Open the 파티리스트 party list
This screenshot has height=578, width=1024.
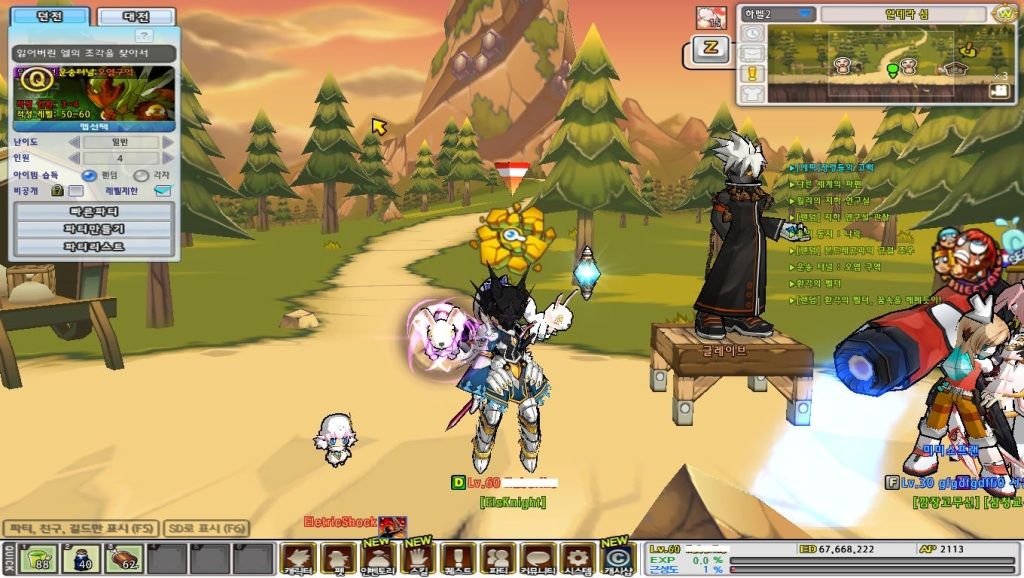click(94, 246)
